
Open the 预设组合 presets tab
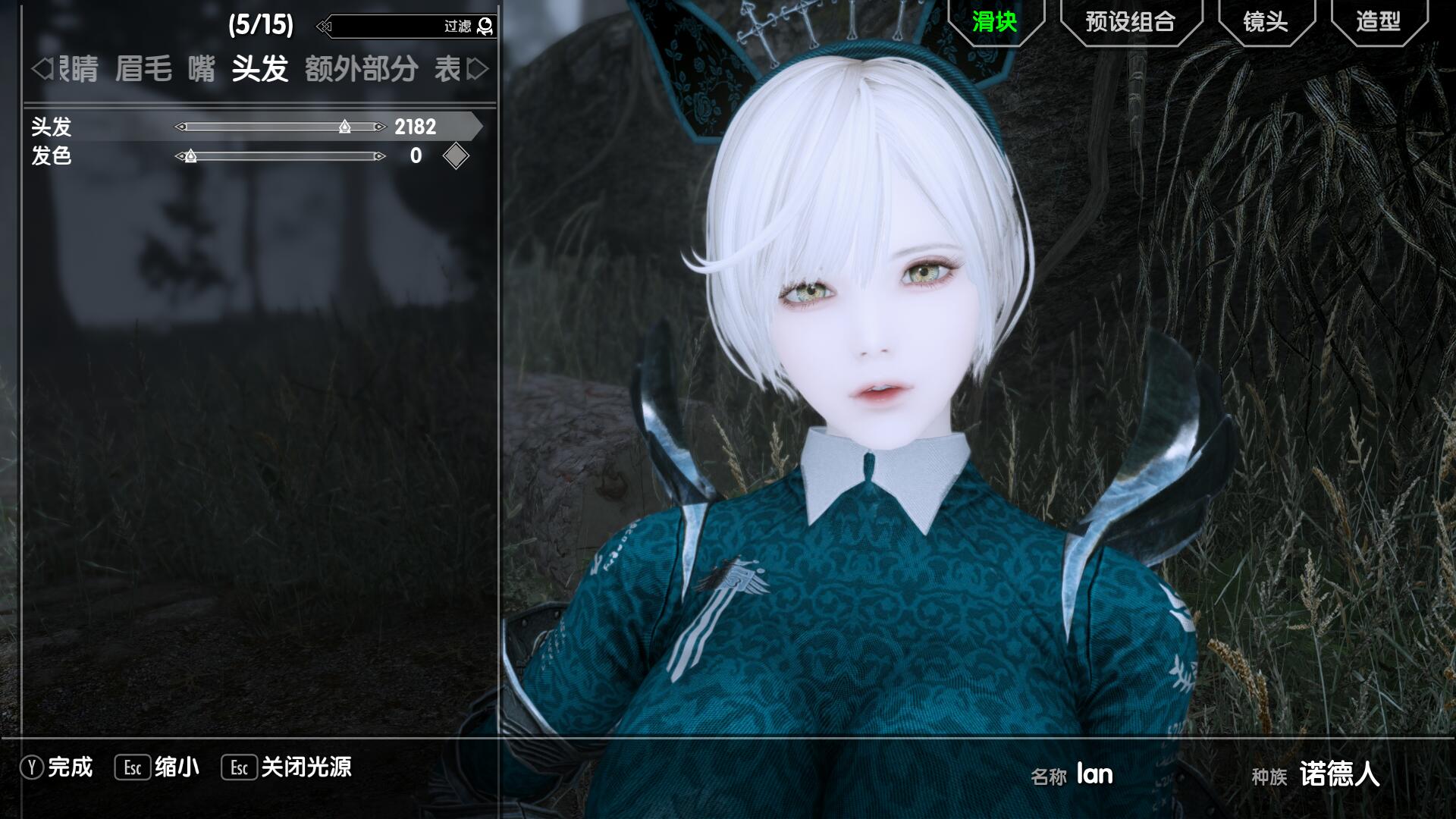(x=1130, y=21)
